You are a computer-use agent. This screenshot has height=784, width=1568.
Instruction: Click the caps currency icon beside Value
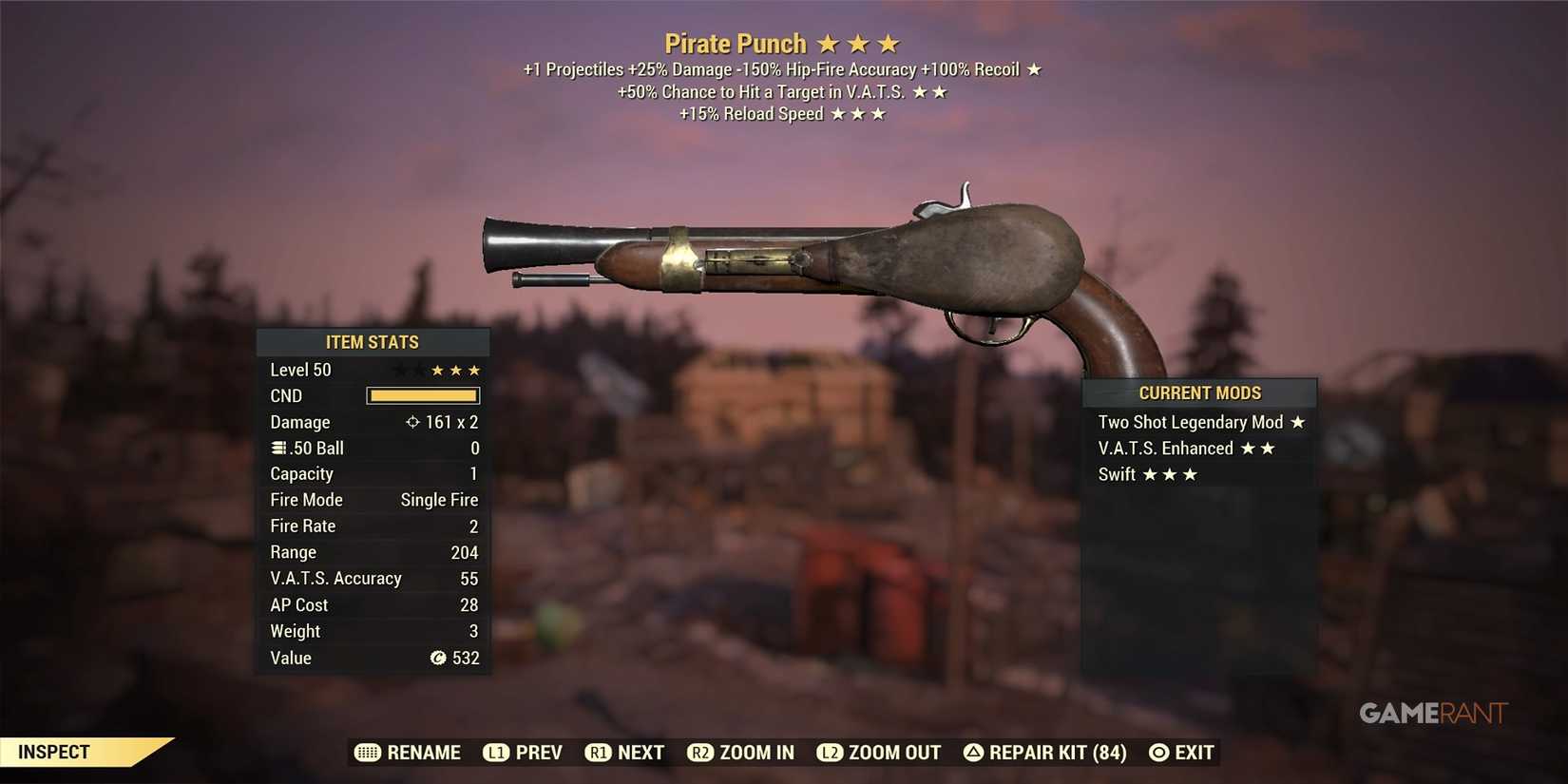(437, 658)
